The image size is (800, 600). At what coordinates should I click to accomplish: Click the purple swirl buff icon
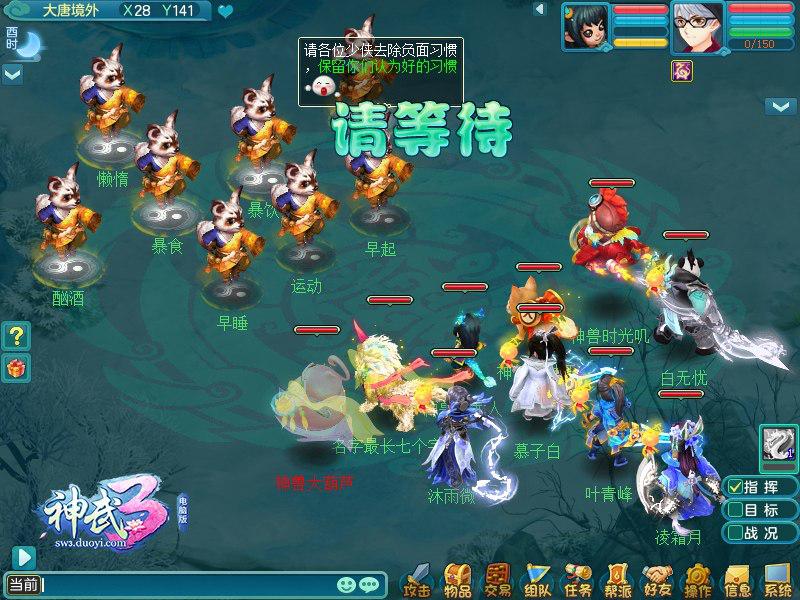pos(683,69)
